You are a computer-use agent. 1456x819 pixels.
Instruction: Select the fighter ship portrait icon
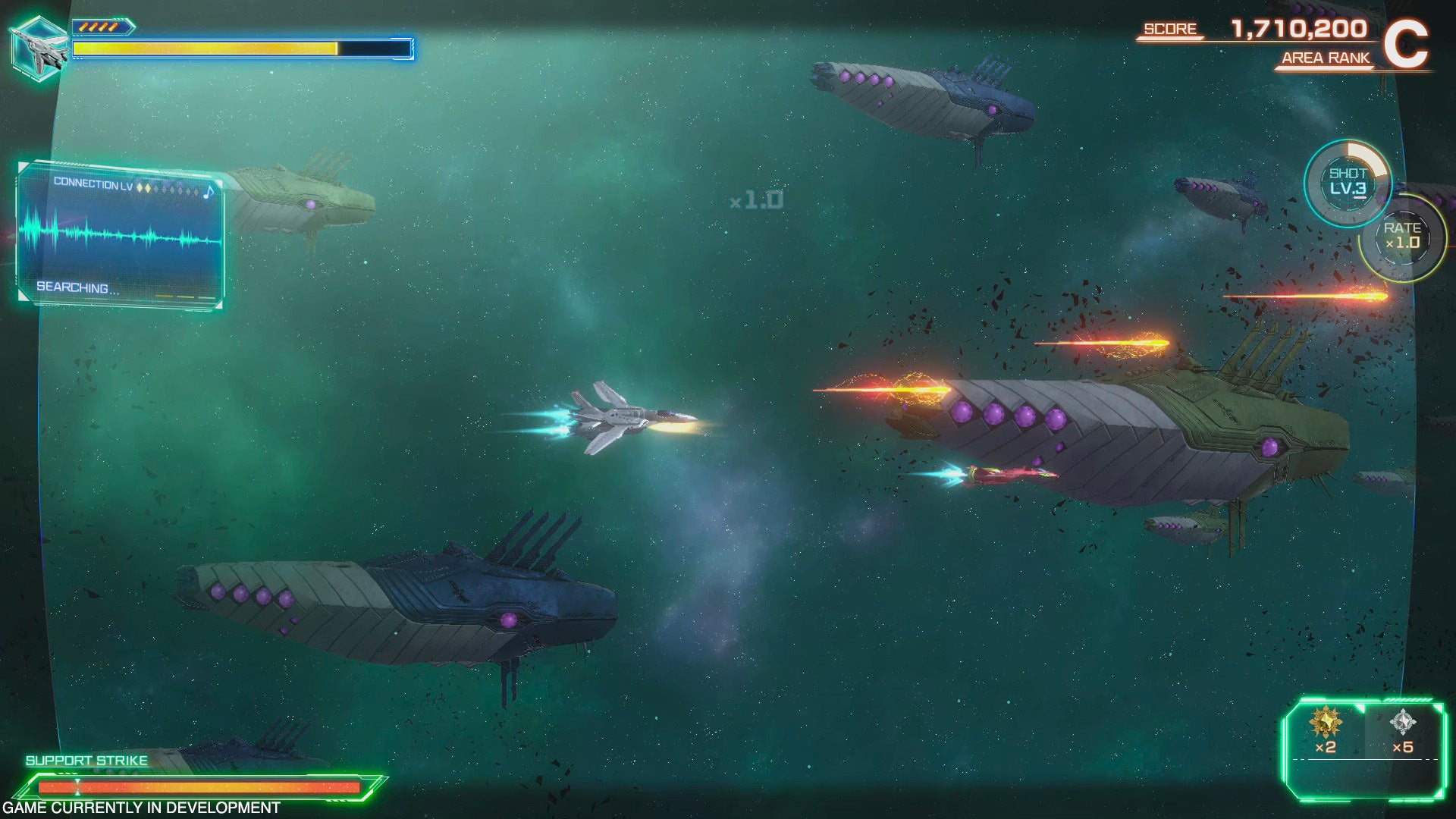(x=39, y=49)
